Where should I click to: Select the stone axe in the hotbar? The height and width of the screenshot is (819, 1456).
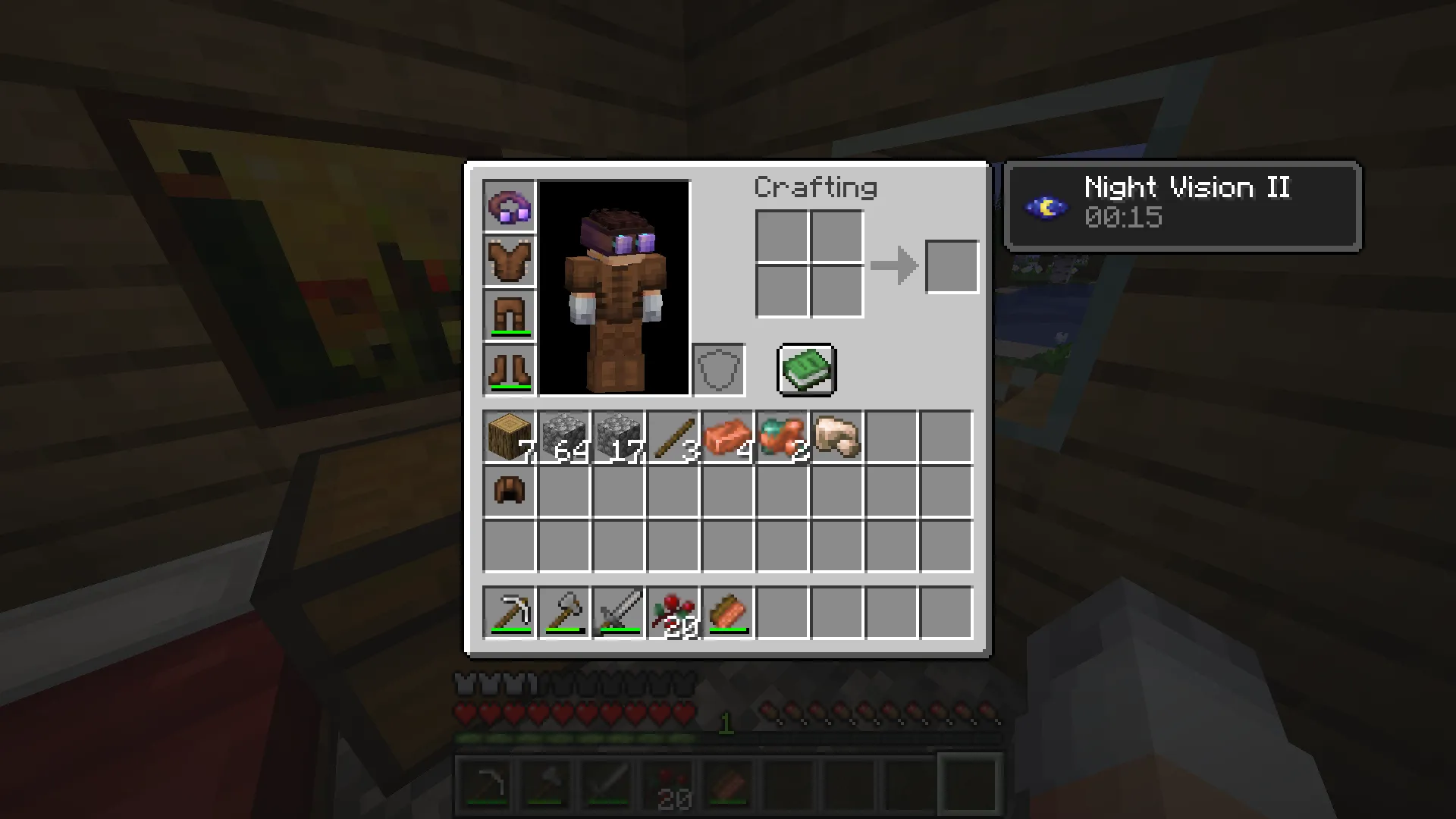tap(563, 611)
